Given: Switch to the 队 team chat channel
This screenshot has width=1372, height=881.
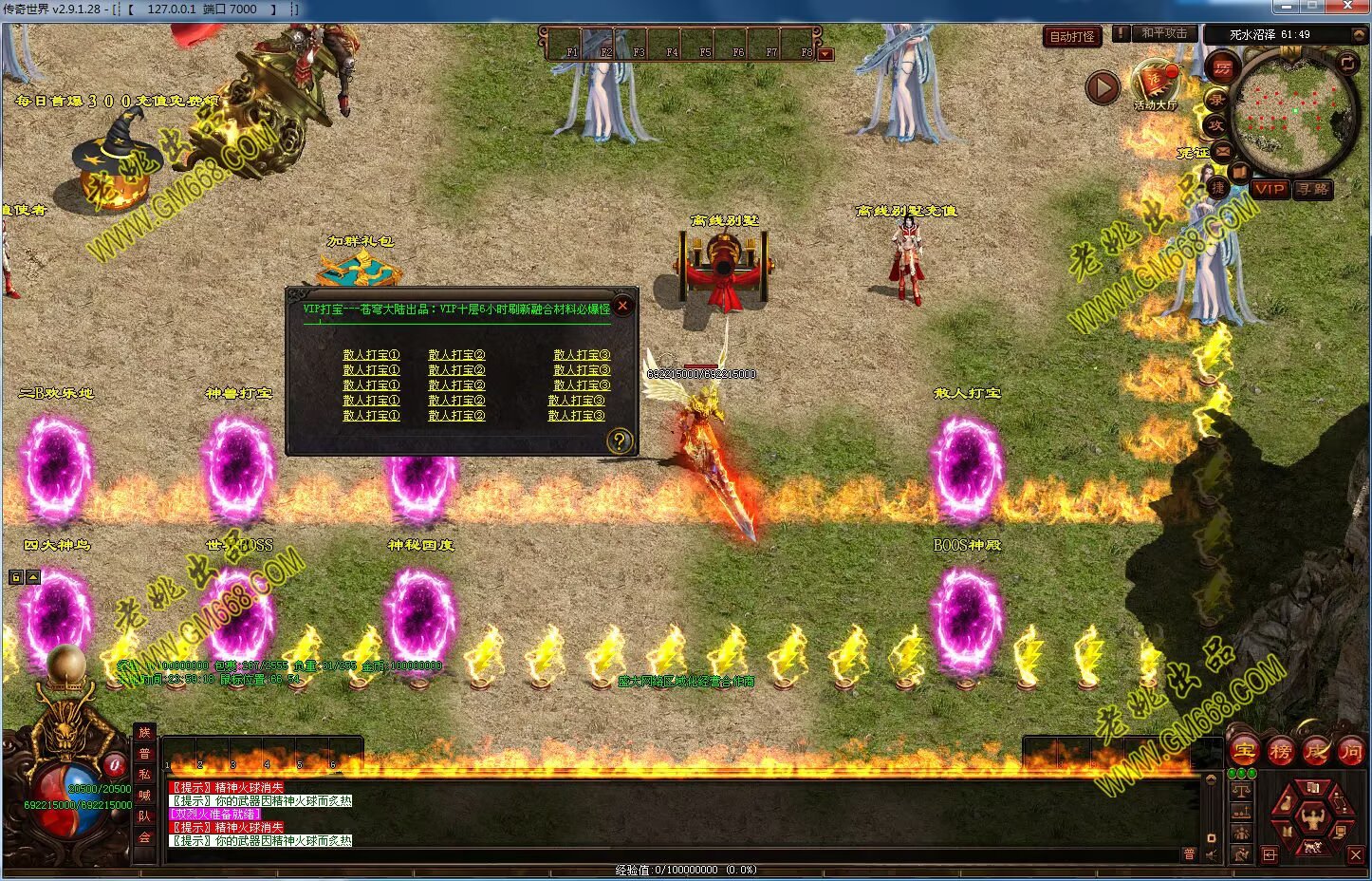Looking at the screenshot, I should (x=144, y=815).
